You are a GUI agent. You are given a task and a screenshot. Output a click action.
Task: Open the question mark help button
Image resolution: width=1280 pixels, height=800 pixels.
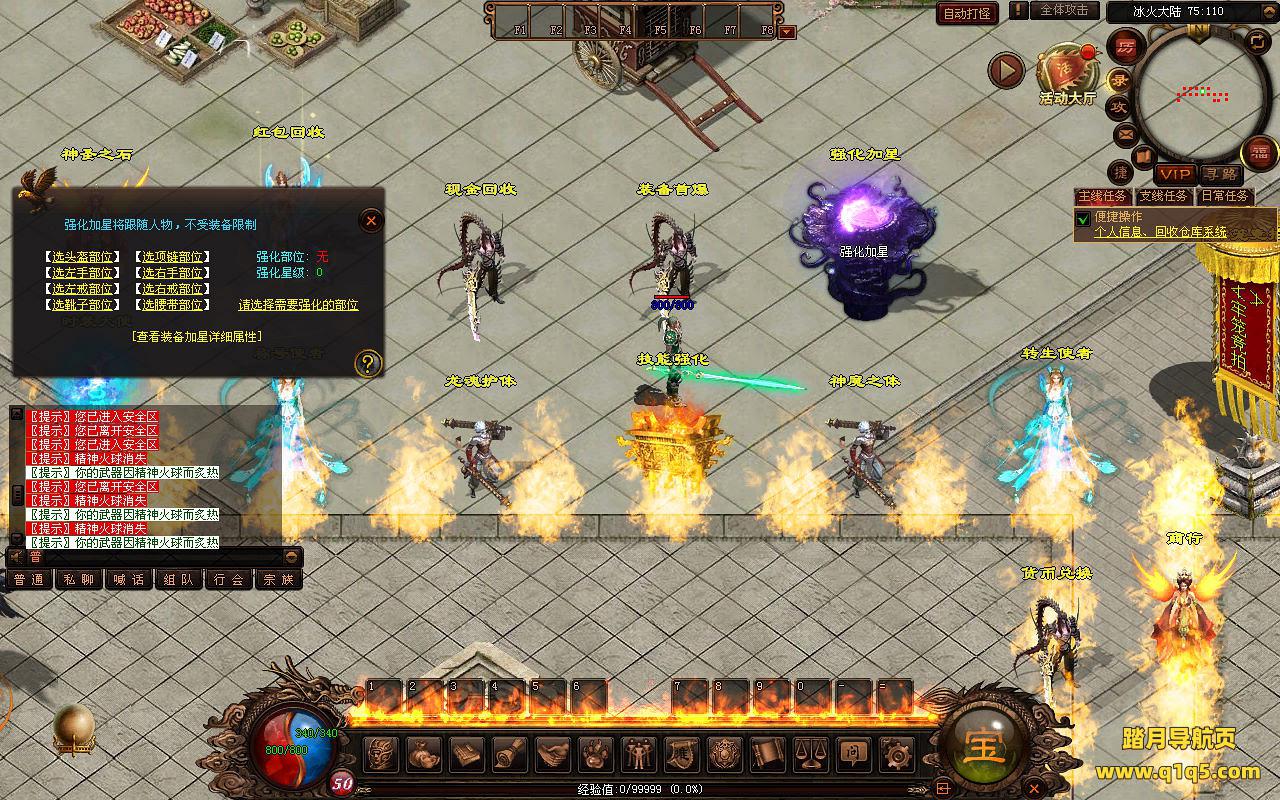(x=368, y=363)
